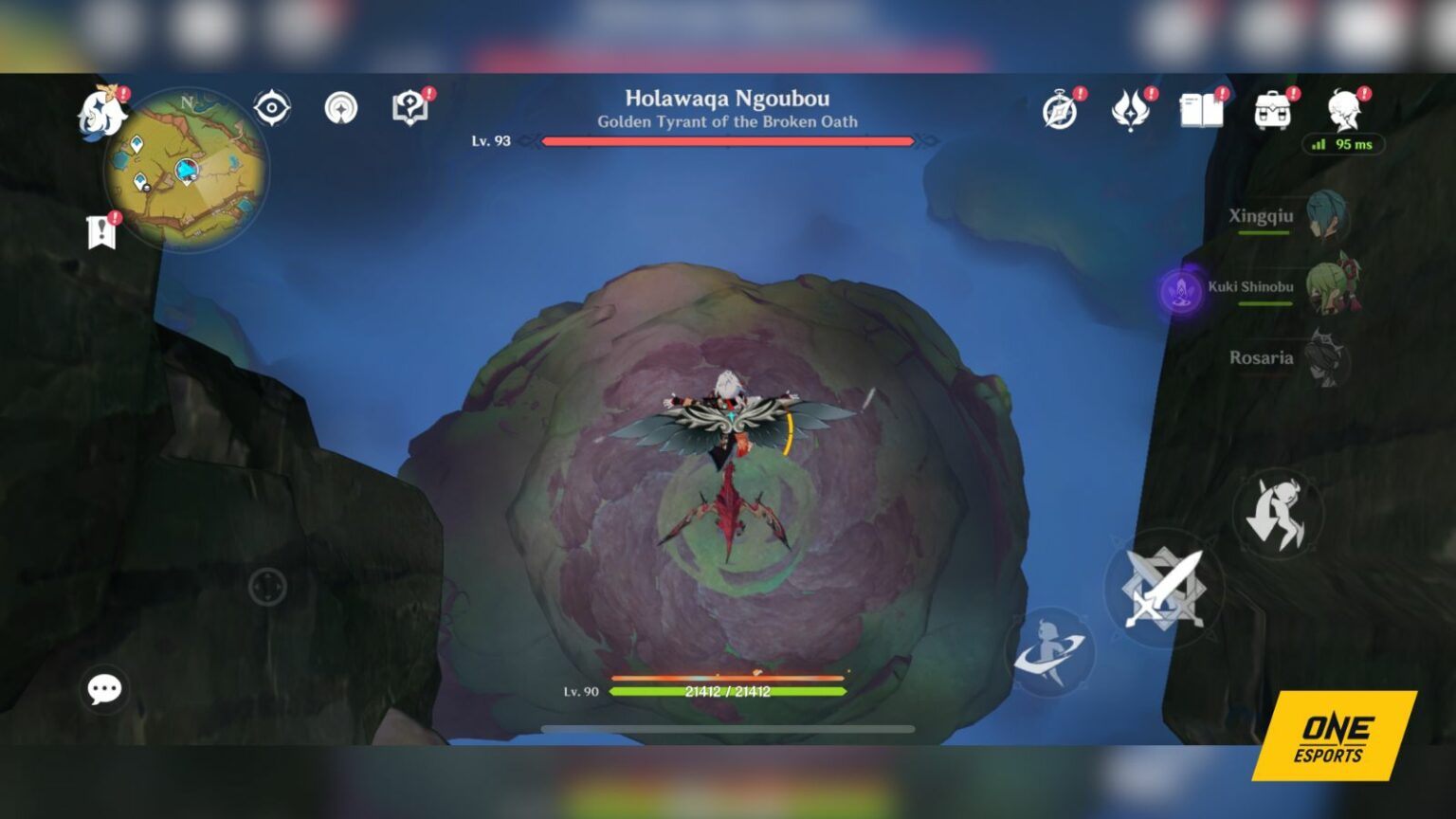The height and width of the screenshot is (819, 1456).
Task: Switch to Rosaria in the party list
Action: click(x=1327, y=360)
